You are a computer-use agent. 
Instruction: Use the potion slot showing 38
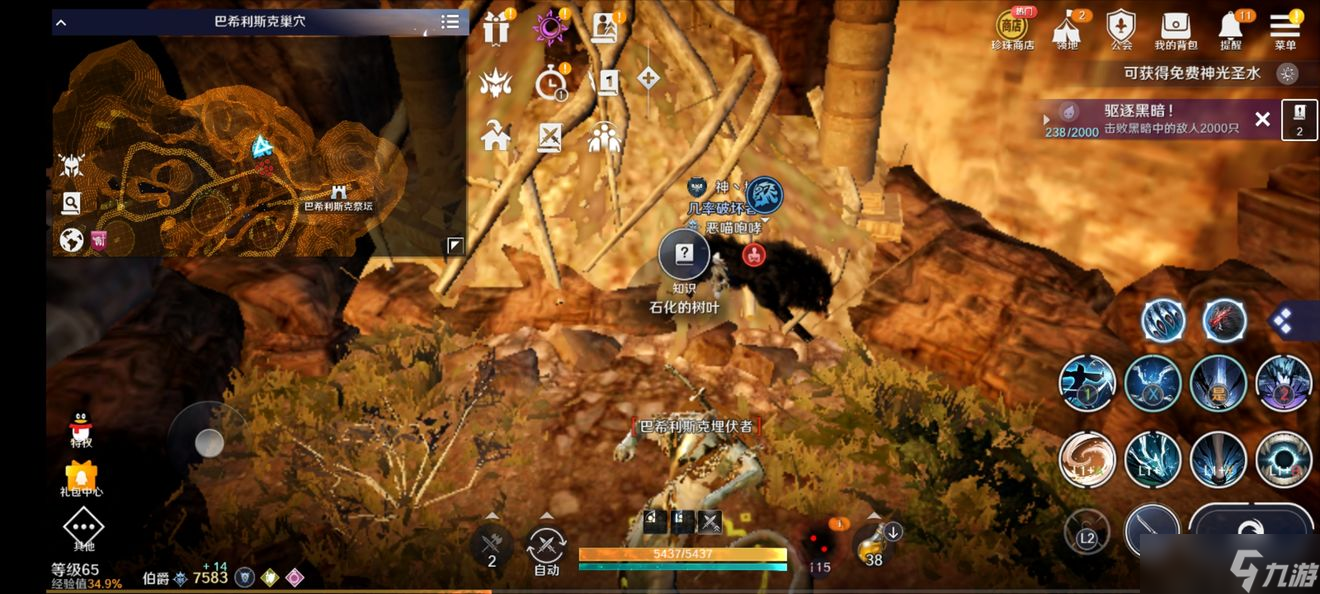point(874,544)
